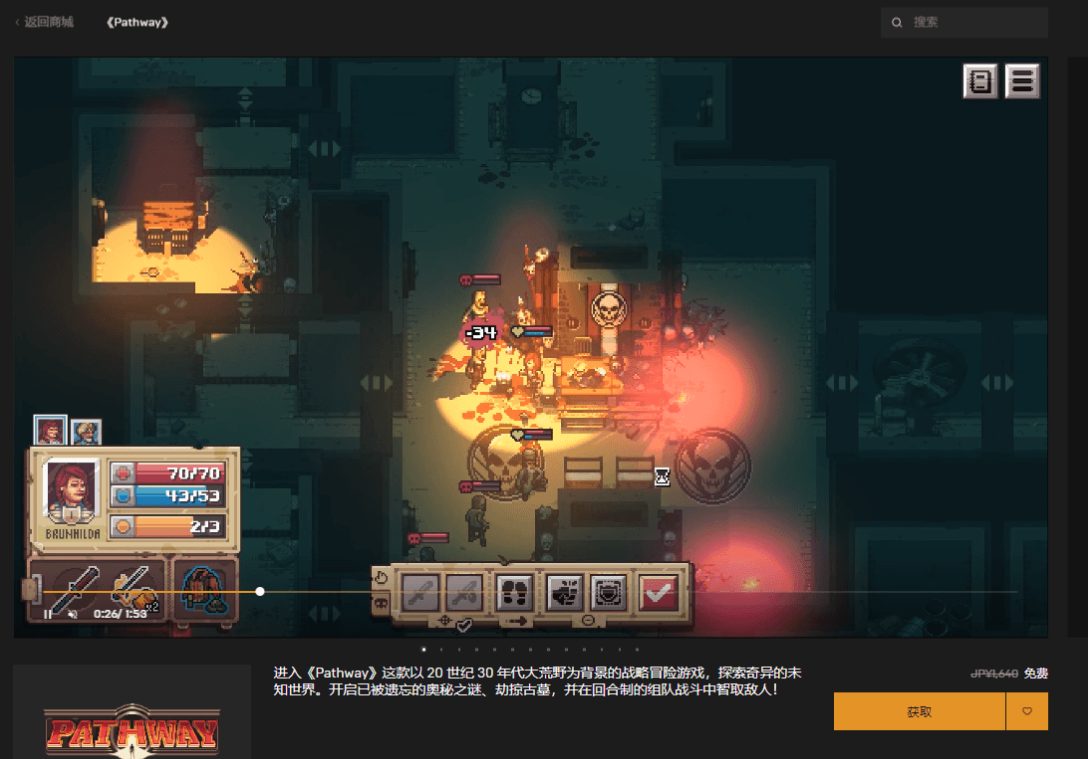Add game to wishlist with heart button

tap(1027, 712)
